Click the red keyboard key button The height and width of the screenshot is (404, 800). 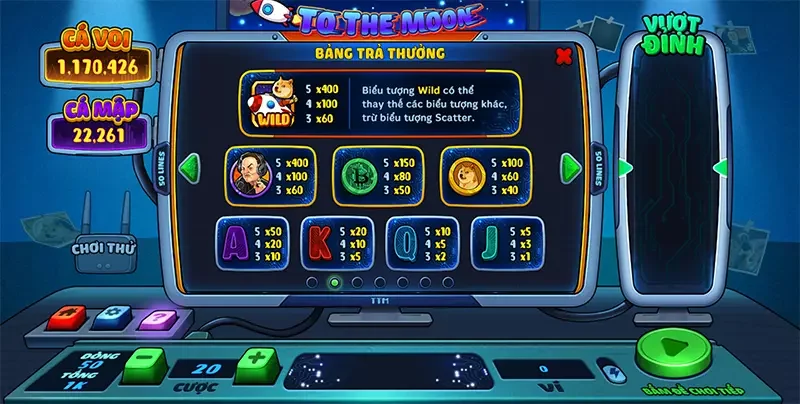[x=67, y=317]
